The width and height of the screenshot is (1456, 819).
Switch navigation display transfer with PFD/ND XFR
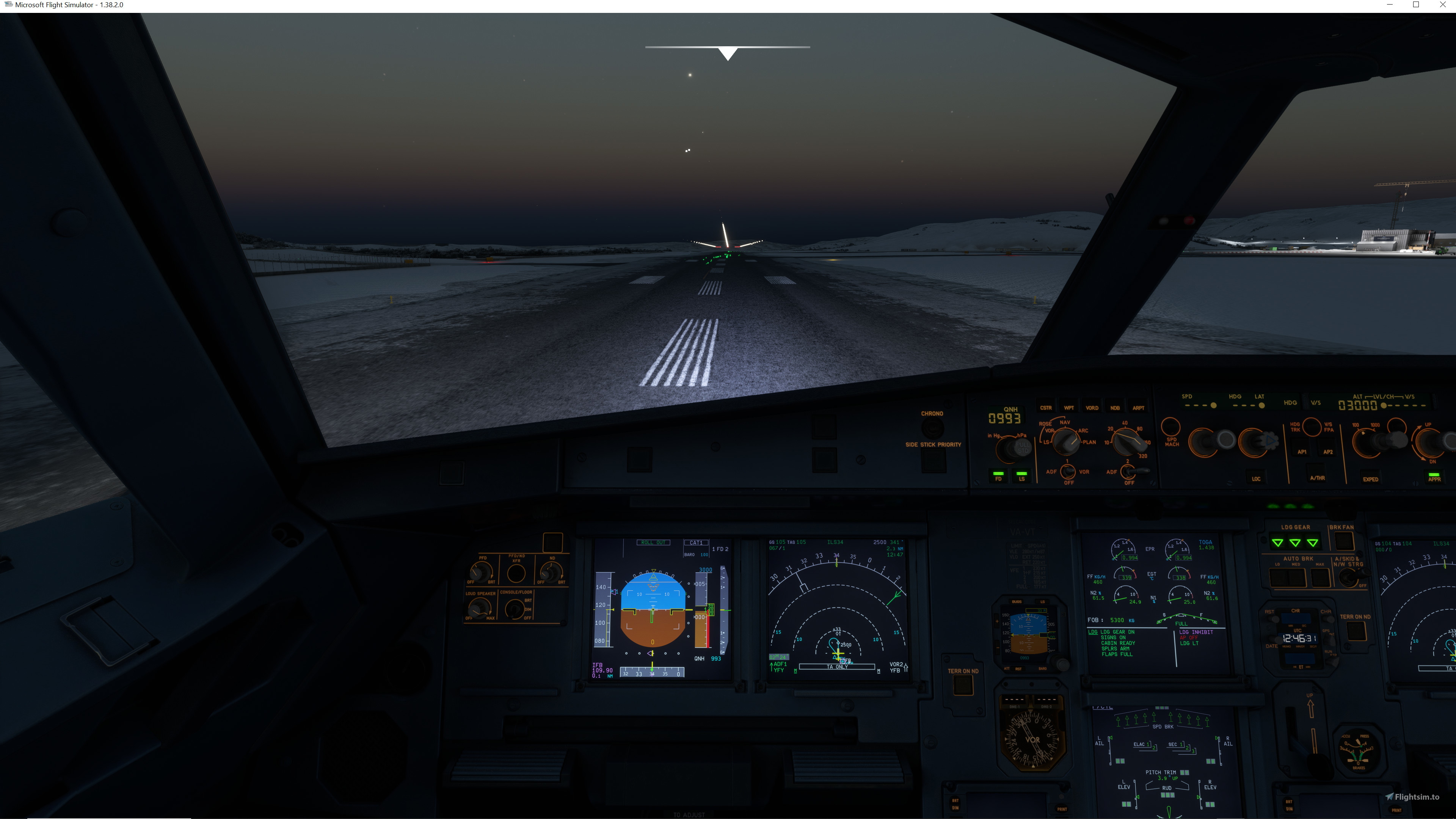click(517, 573)
